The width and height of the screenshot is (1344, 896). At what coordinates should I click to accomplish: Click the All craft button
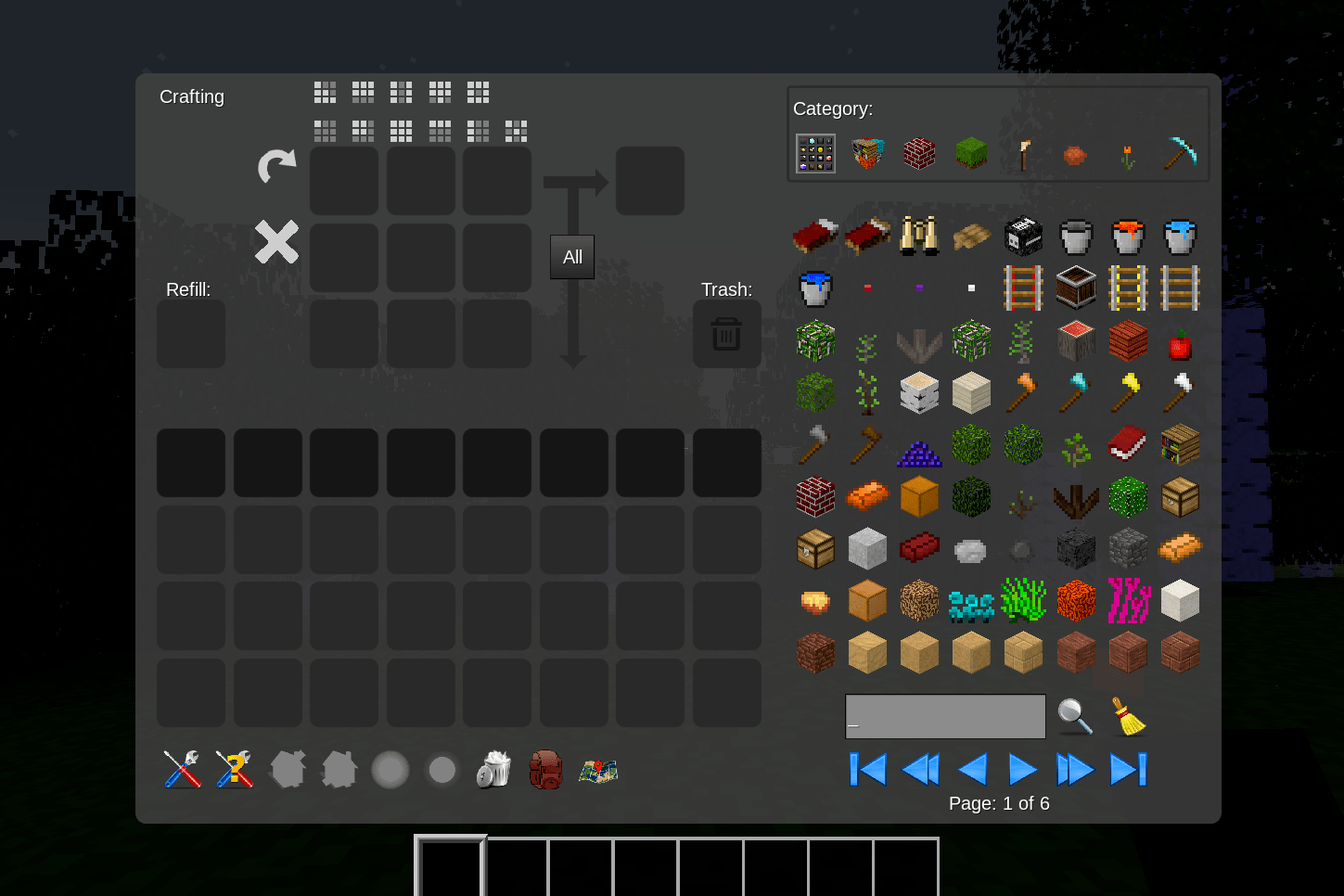point(572,257)
